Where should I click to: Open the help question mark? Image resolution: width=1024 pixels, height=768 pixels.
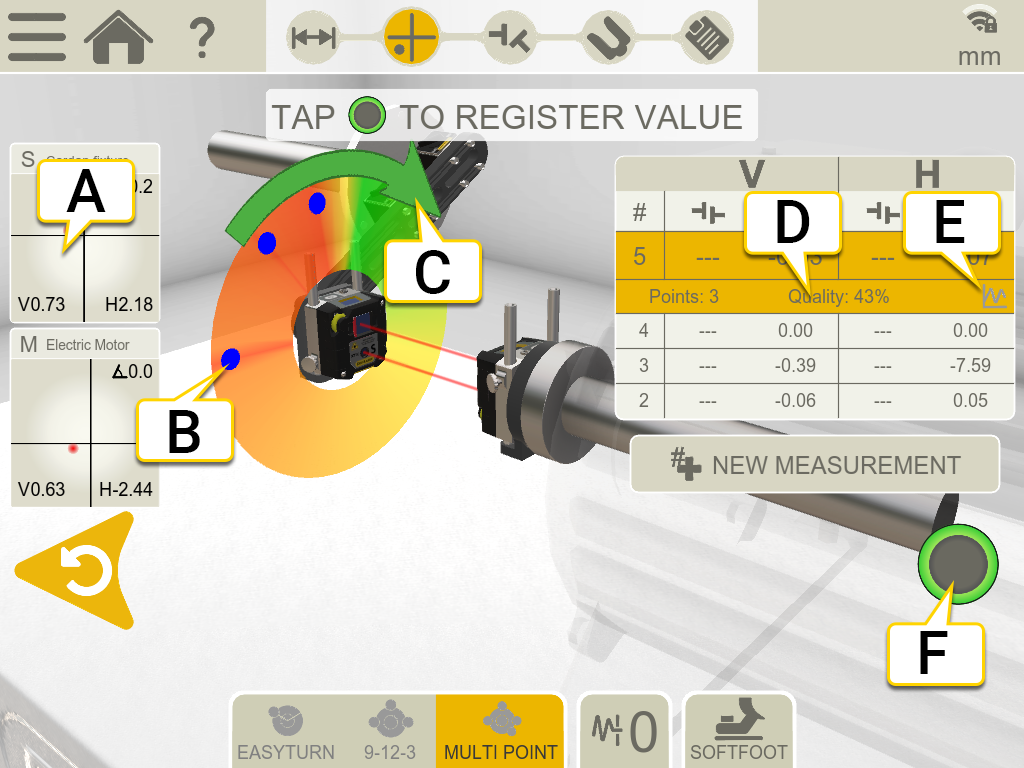pos(202,37)
